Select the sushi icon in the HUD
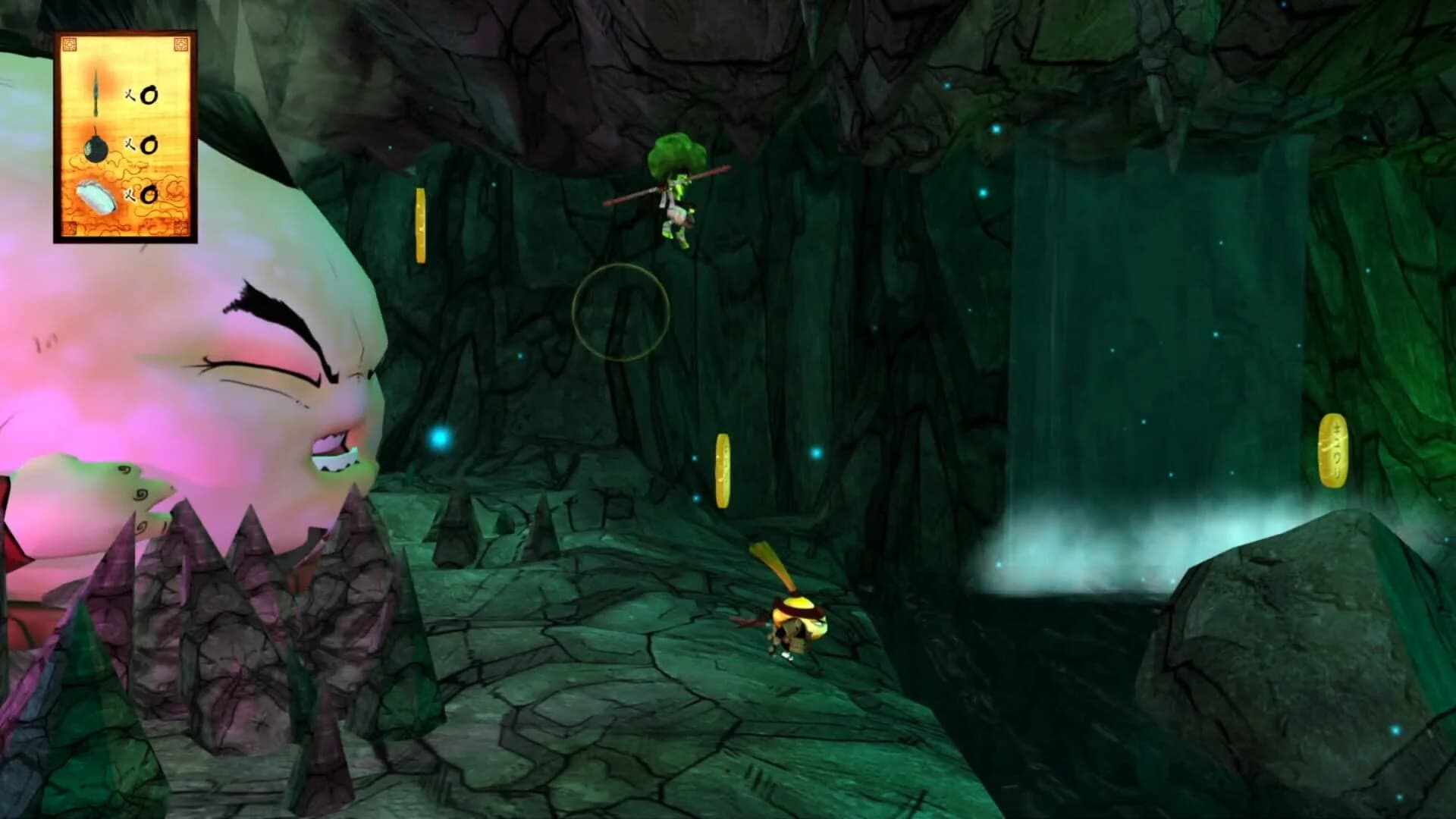The image size is (1456, 819). tap(94, 196)
